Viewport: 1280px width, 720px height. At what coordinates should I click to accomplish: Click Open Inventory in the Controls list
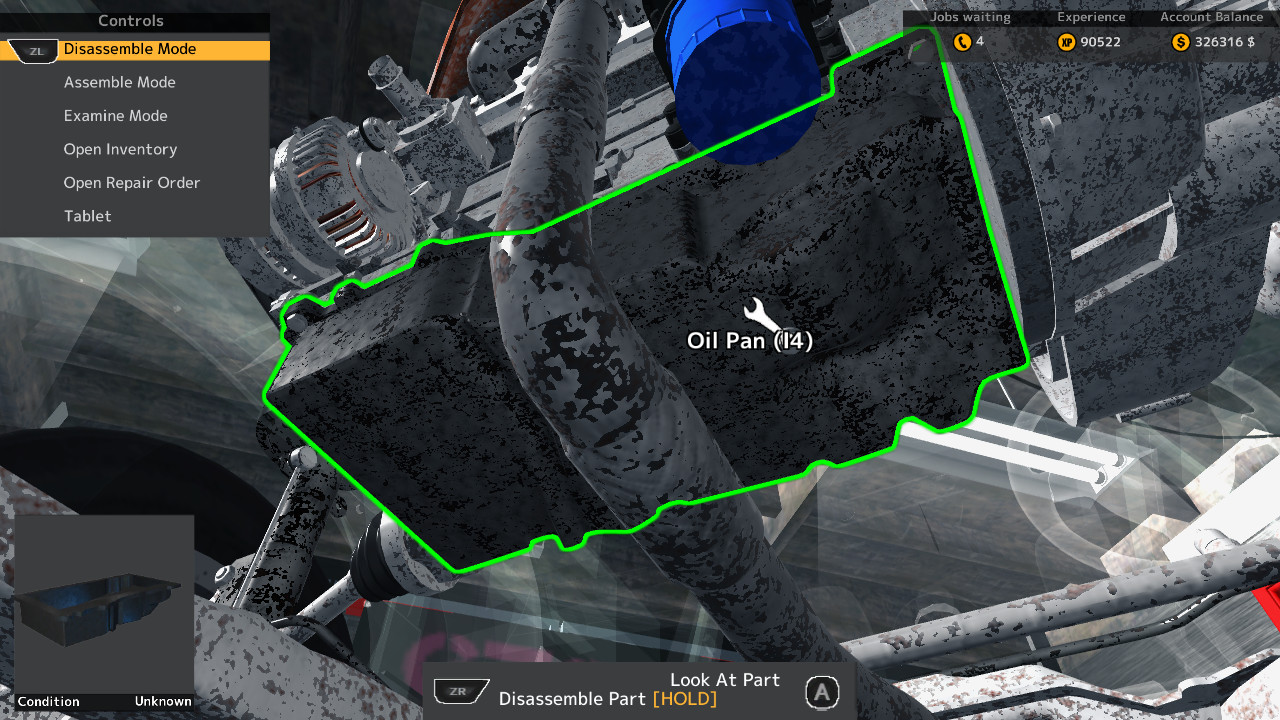click(x=119, y=149)
